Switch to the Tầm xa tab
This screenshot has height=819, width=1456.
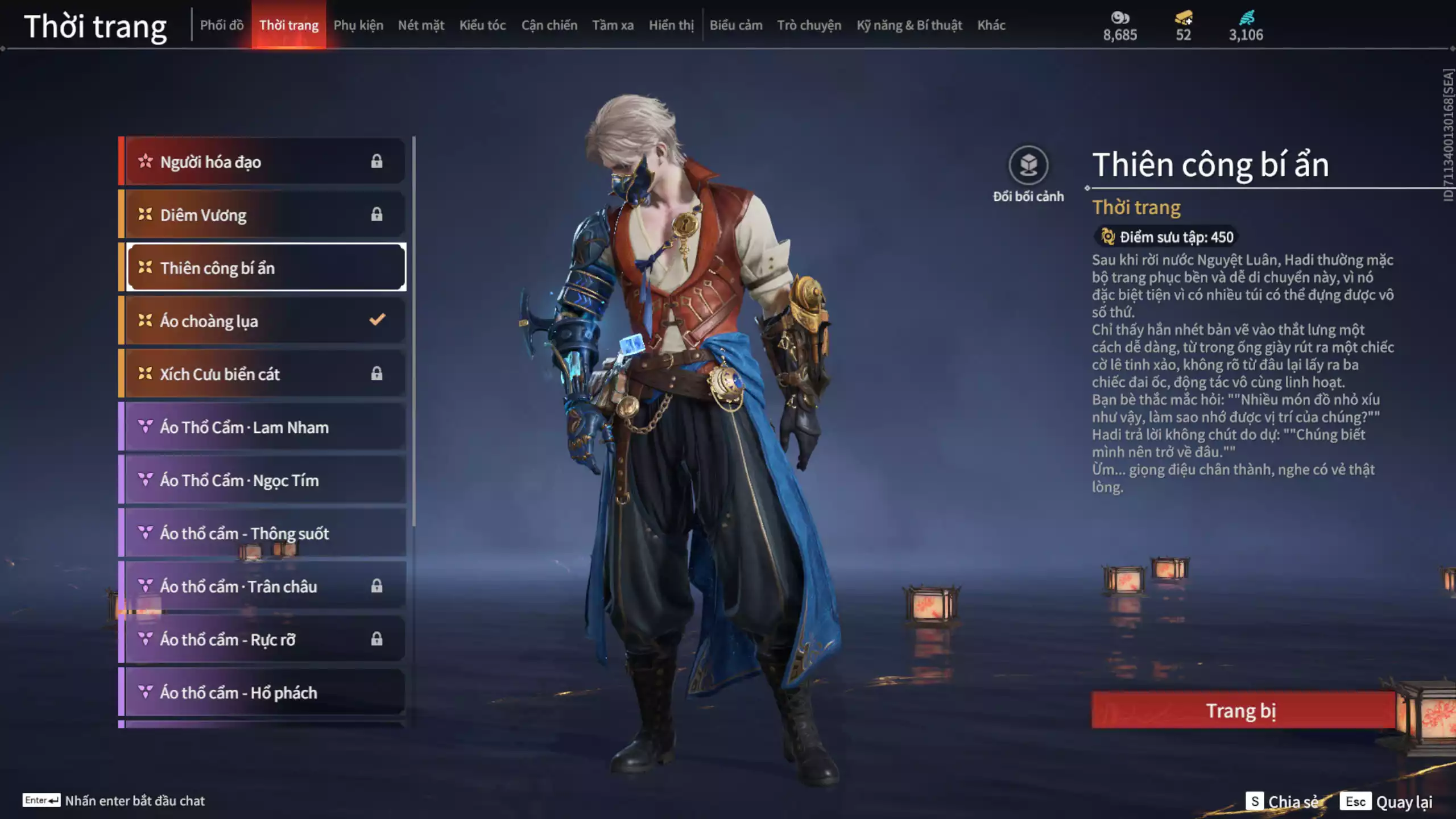(613, 25)
